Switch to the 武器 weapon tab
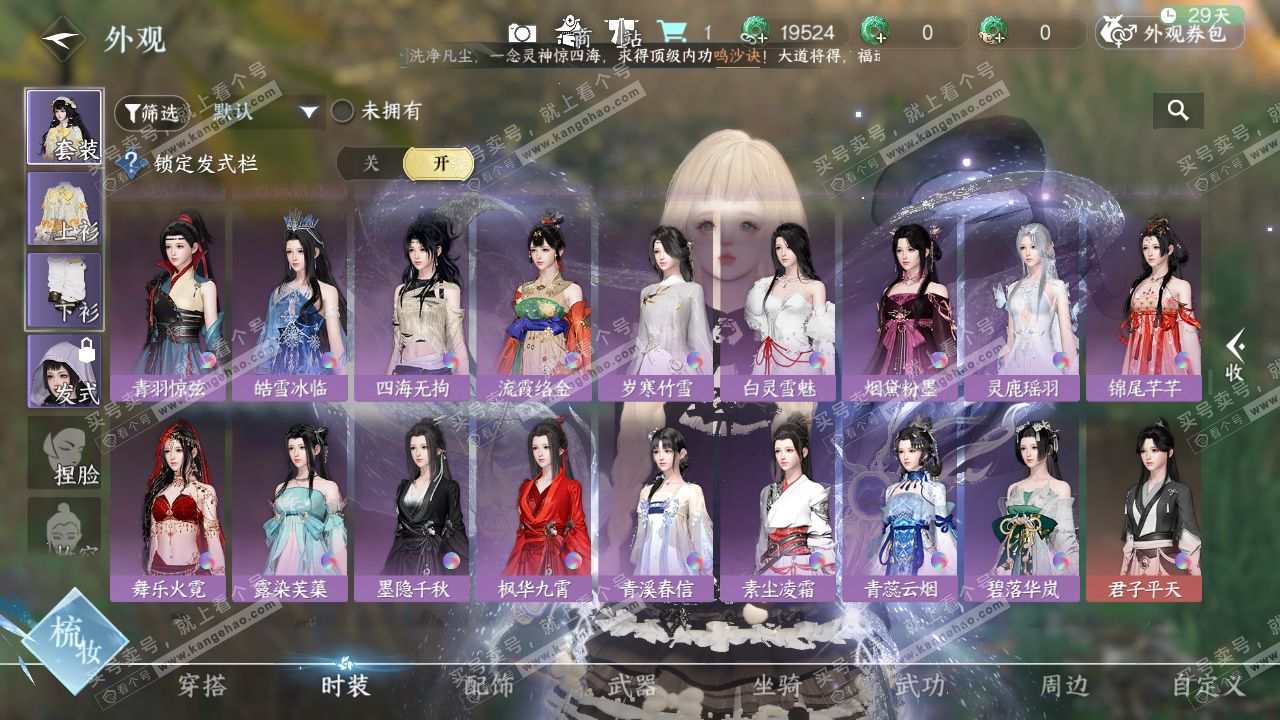The width and height of the screenshot is (1280, 720). (x=632, y=686)
